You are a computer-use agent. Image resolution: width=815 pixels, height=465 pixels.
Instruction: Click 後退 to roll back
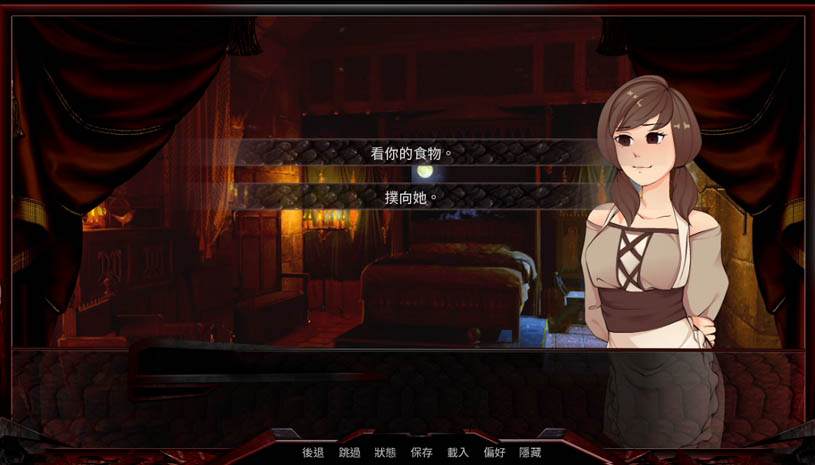313,453
